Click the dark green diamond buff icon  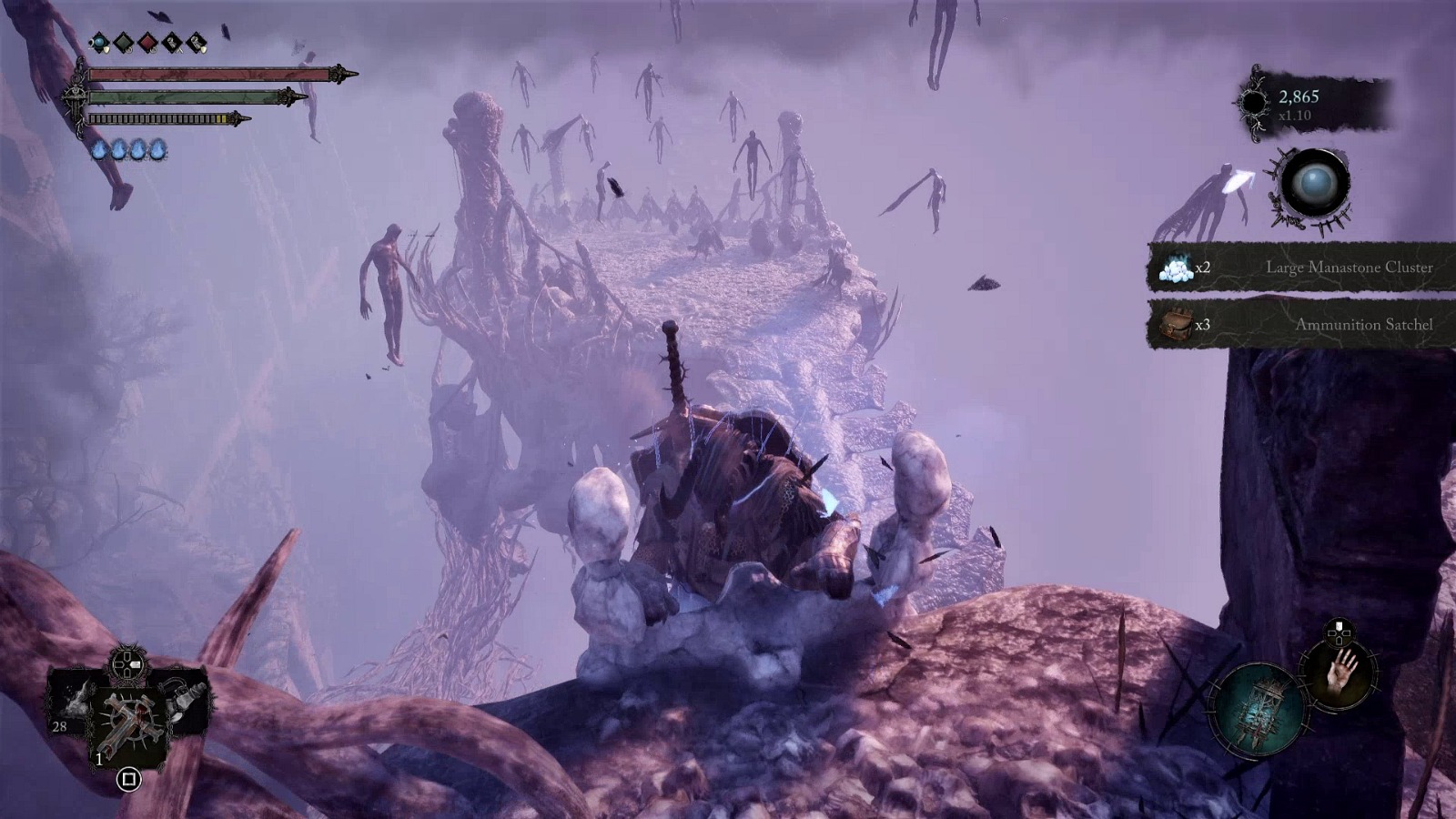[x=122, y=42]
